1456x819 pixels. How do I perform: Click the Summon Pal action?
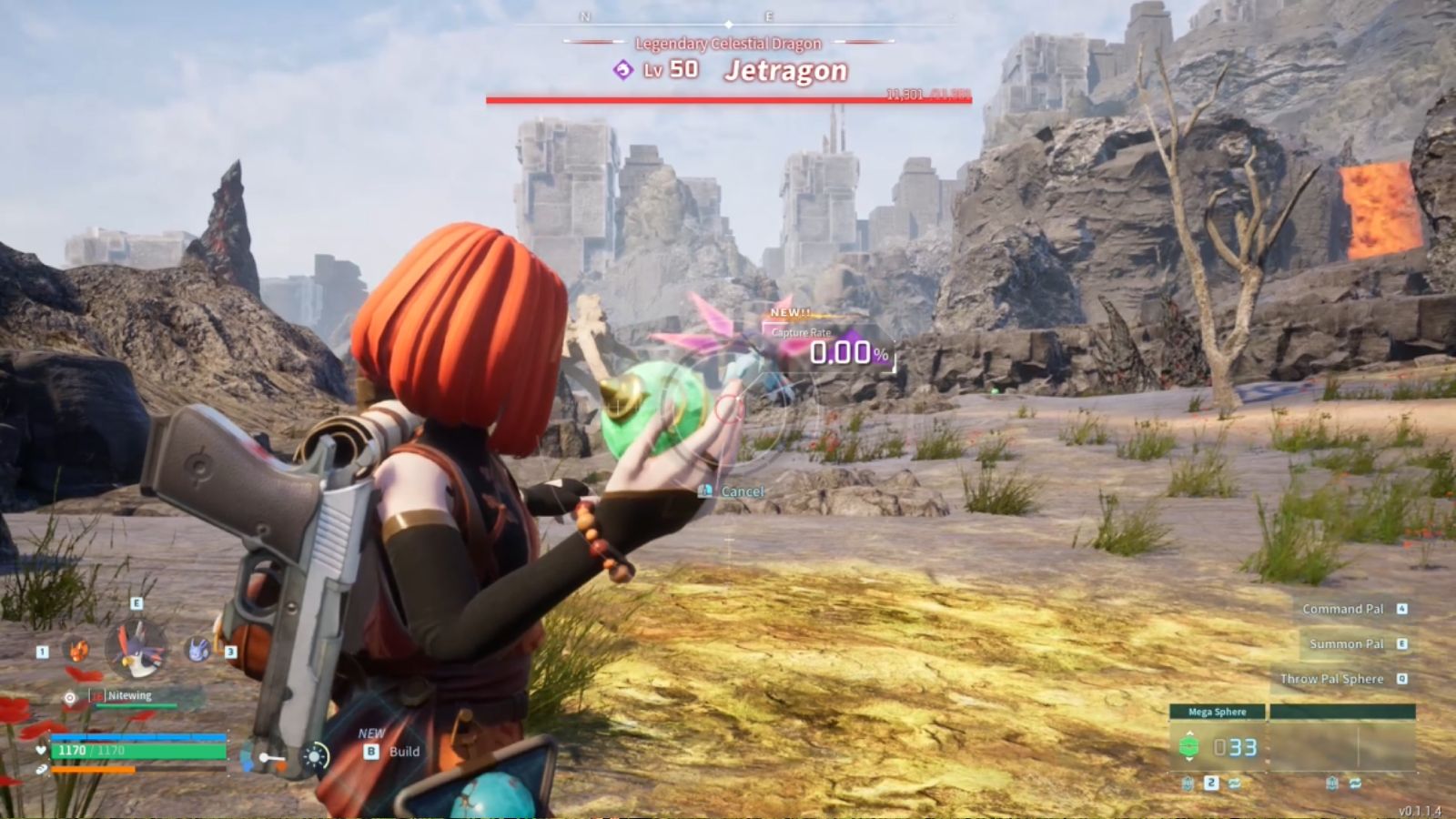coord(1348,643)
